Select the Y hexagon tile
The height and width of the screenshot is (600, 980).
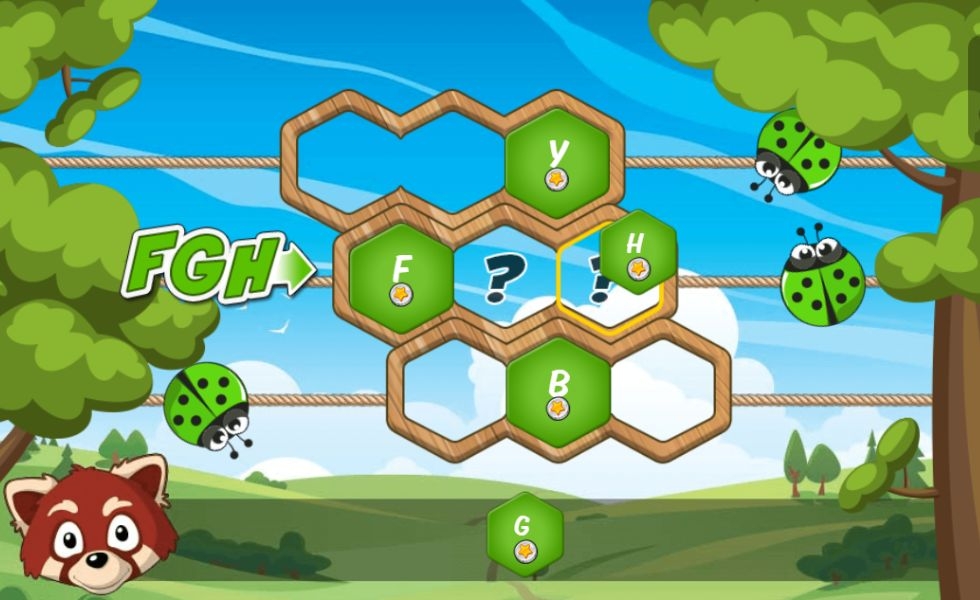pos(557,163)
